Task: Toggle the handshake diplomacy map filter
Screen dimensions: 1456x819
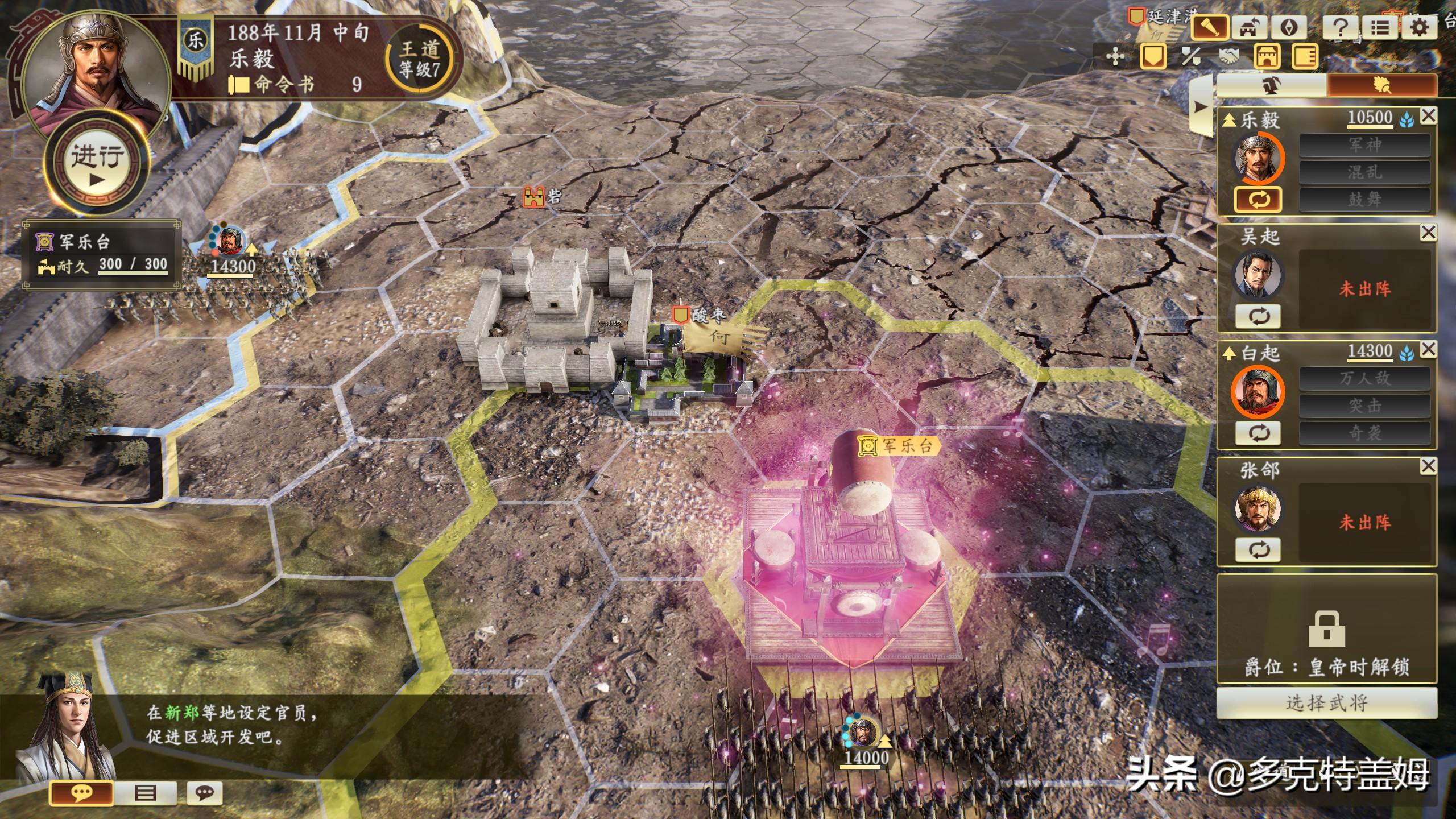Action: tap(1228, 57)
